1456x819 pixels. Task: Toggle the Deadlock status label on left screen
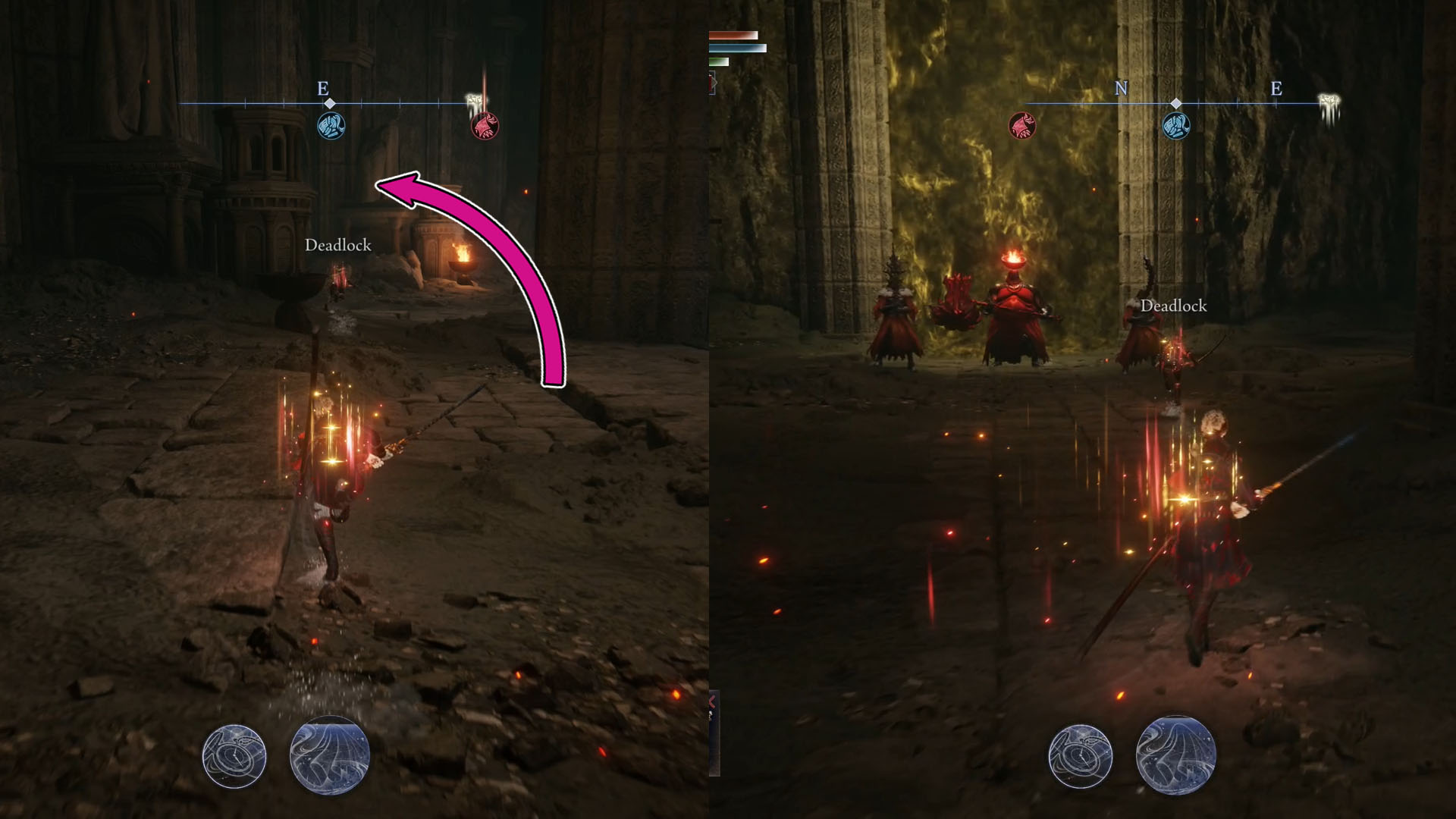click(x=338, y=246)
